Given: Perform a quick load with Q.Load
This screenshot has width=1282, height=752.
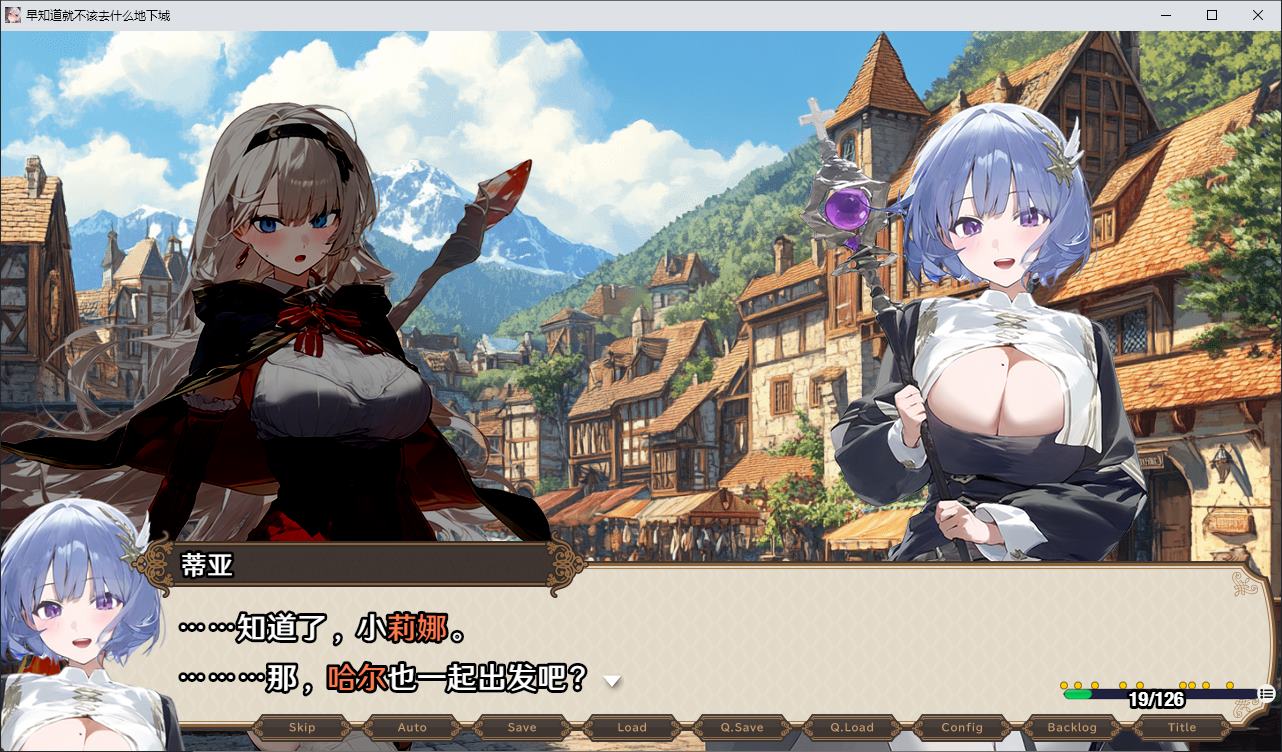Looking at the screenshot, I should coord(851,727).
